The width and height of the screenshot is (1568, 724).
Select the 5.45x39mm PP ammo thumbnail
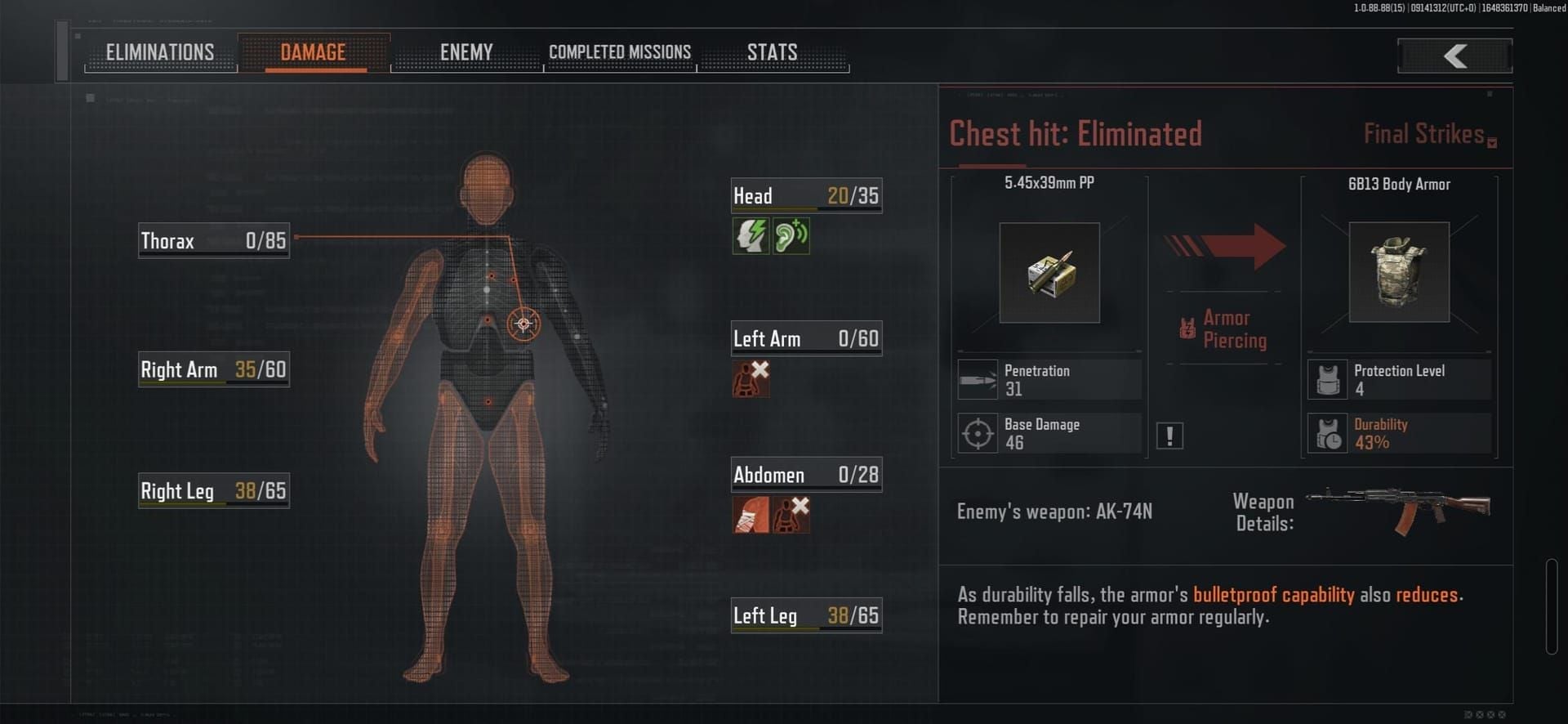(1049, 272)
